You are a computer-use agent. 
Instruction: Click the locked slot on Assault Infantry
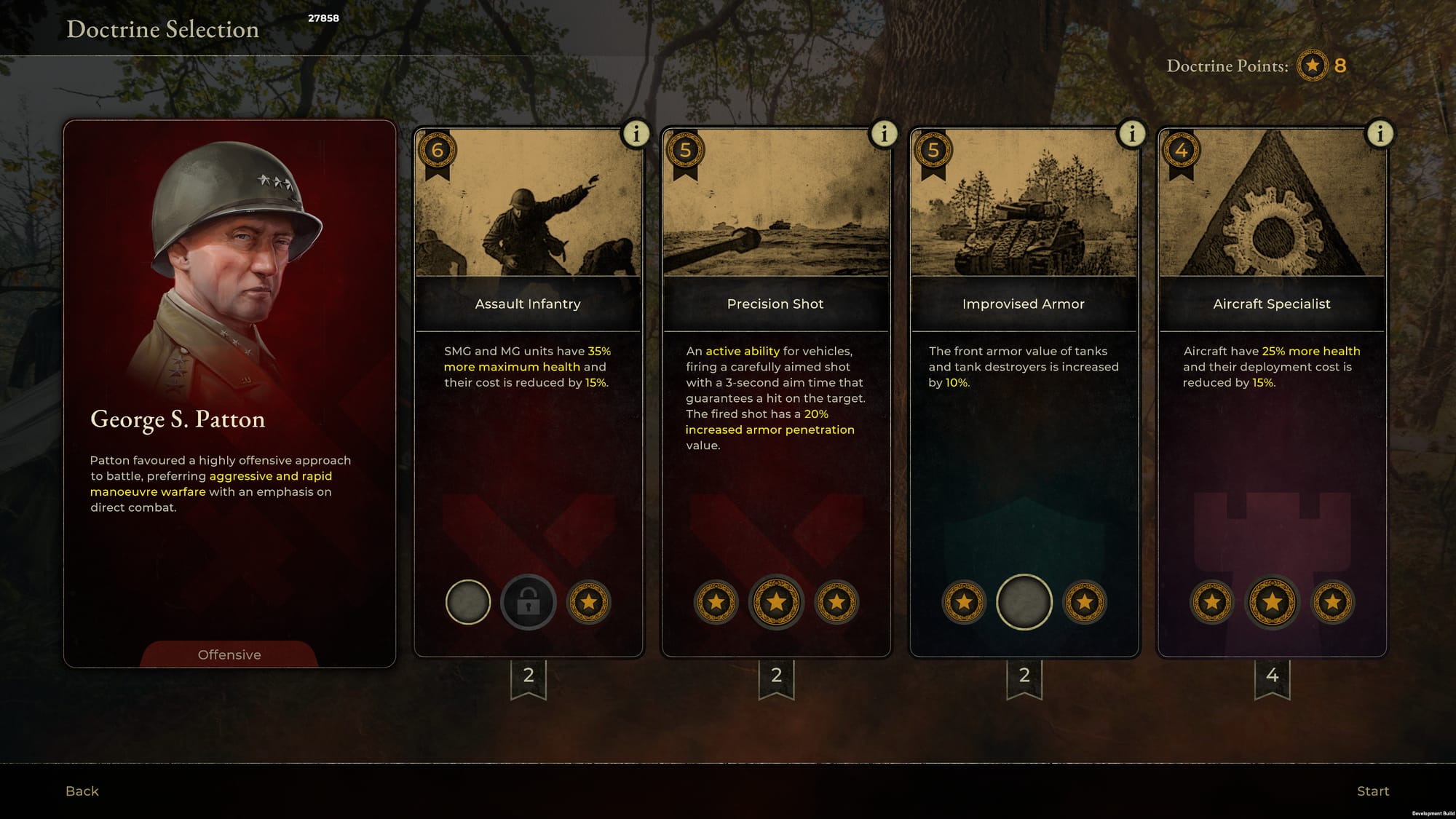[x=529, y=602]
